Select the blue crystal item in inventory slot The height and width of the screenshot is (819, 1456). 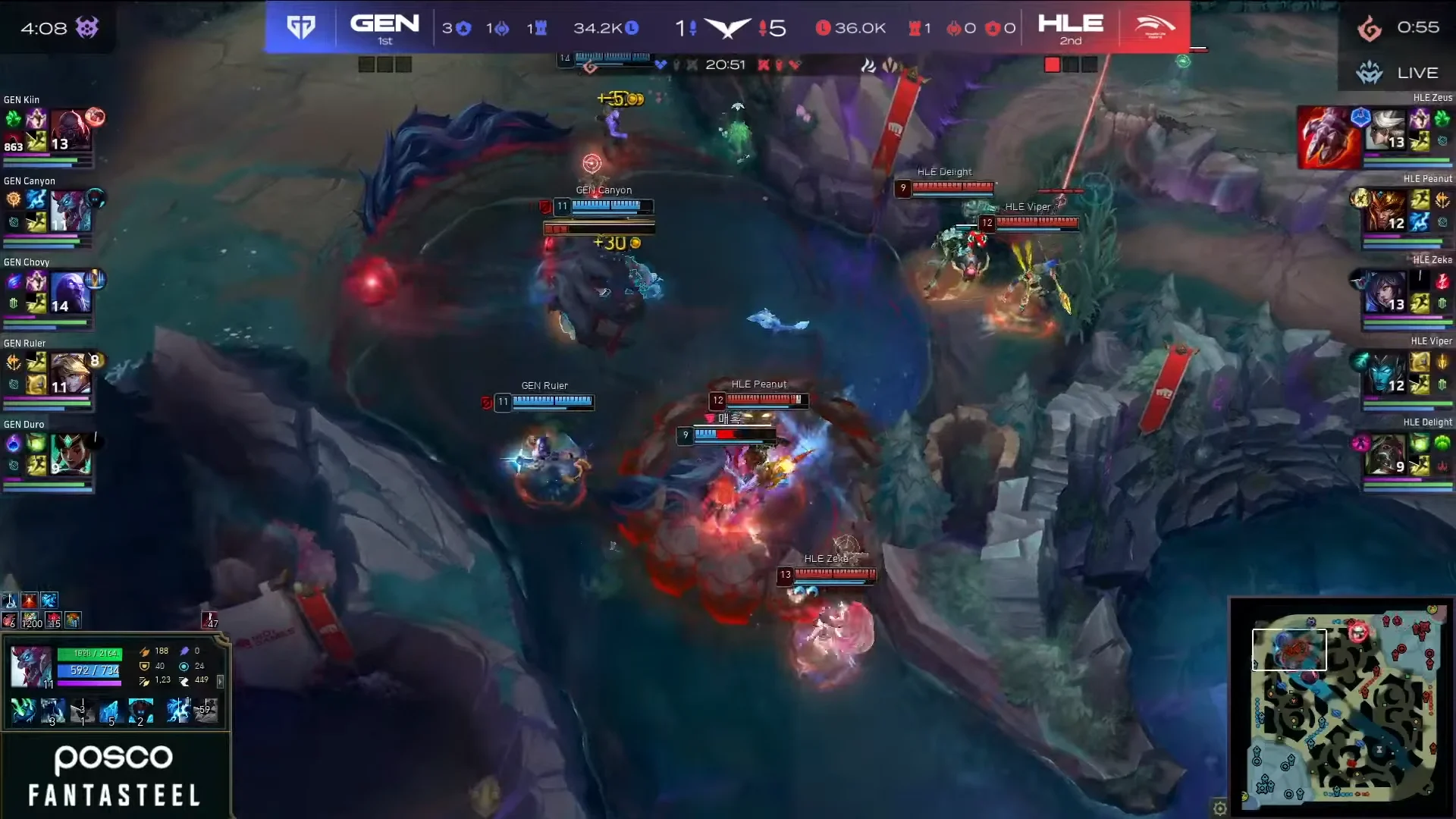tap(110, 711)
